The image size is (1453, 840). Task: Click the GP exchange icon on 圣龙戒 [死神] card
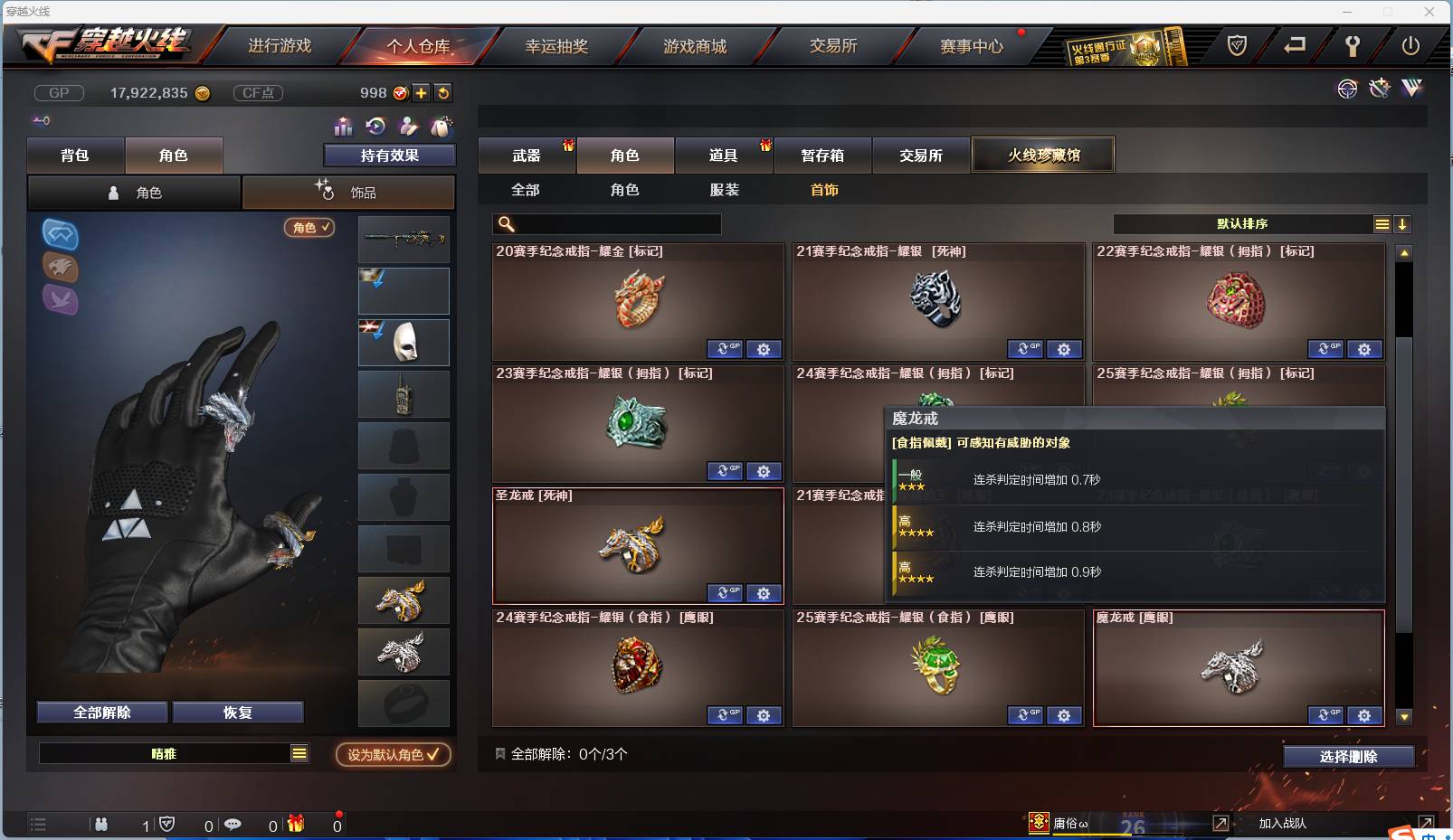point(724,593)
